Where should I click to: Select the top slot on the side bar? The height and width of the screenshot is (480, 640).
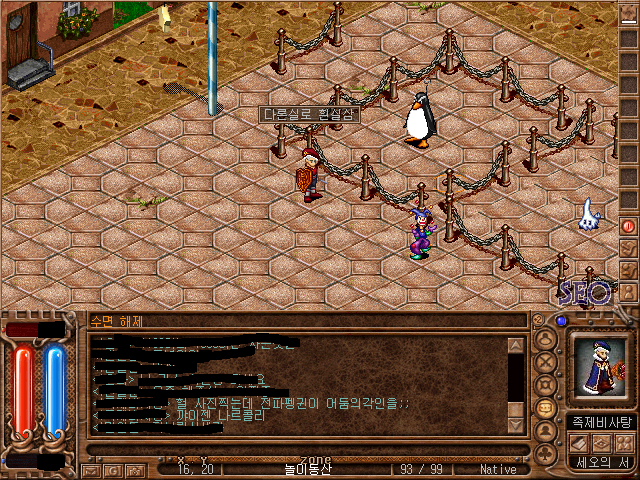[x=628, y=18]
